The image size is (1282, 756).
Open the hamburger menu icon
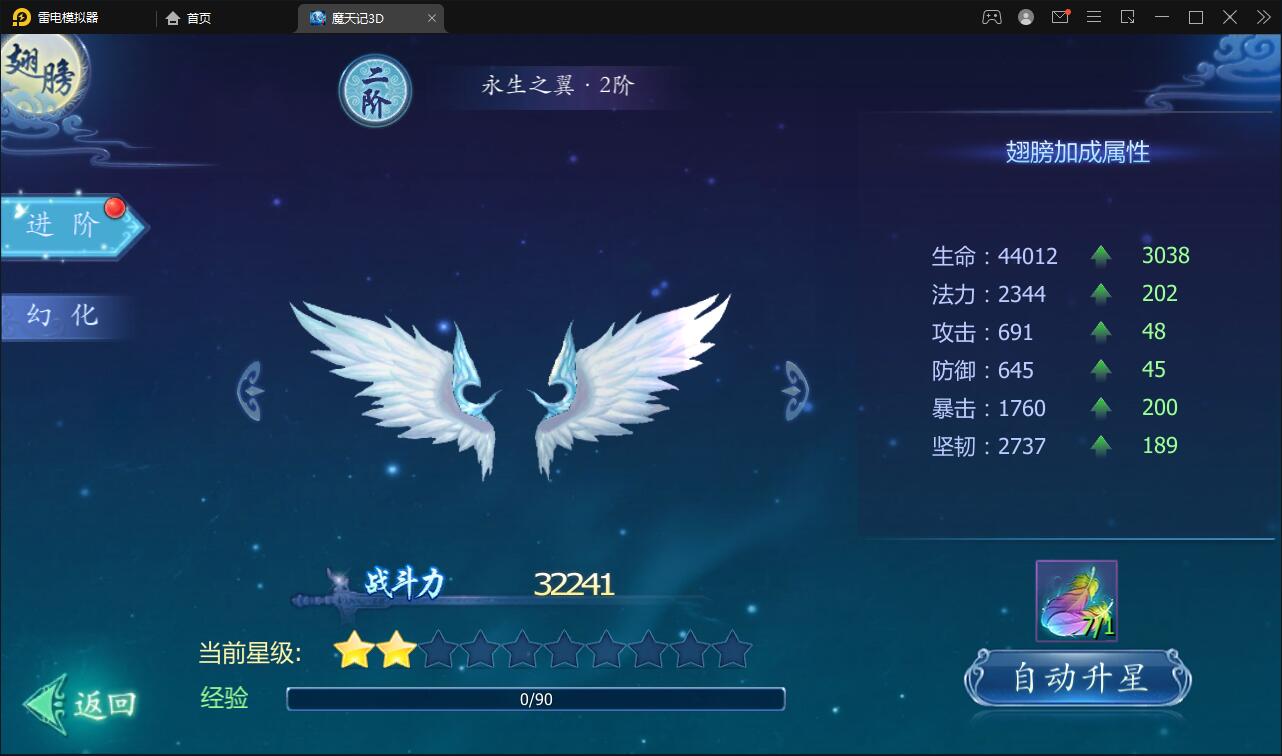tap(1094, 17)
